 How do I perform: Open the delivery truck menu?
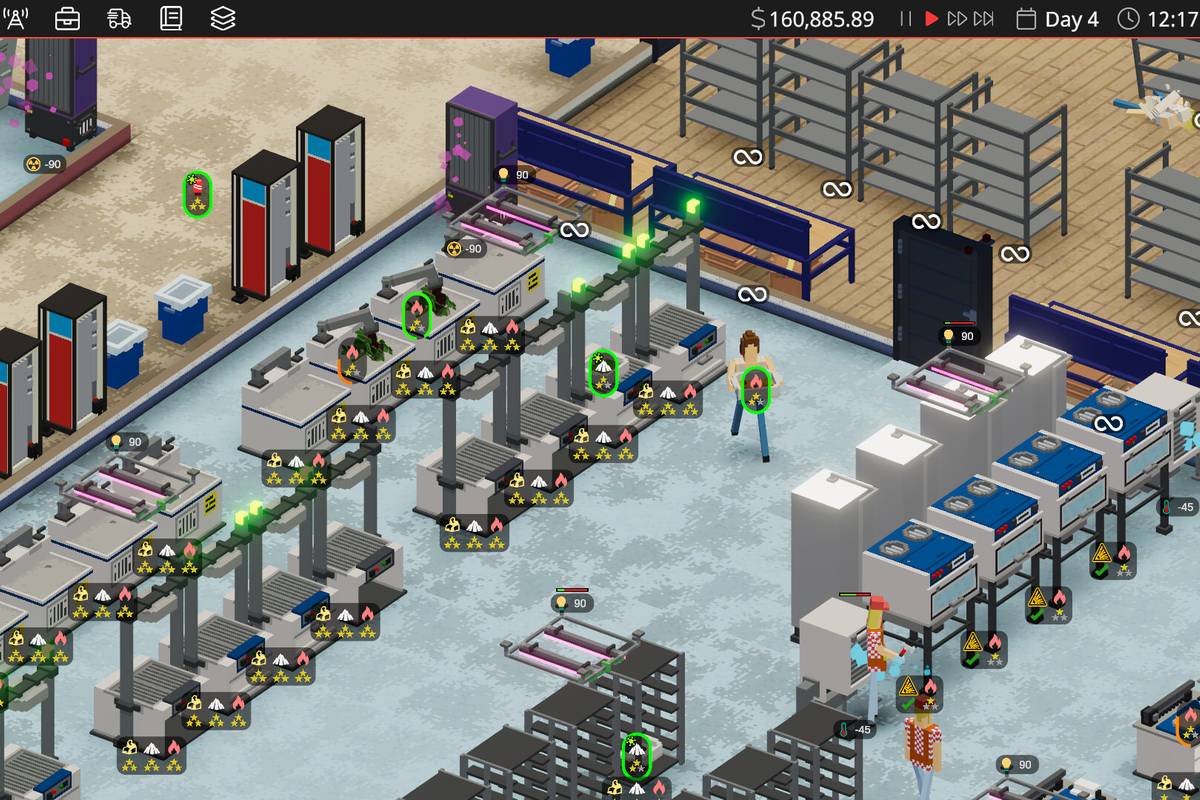[119, 18]
